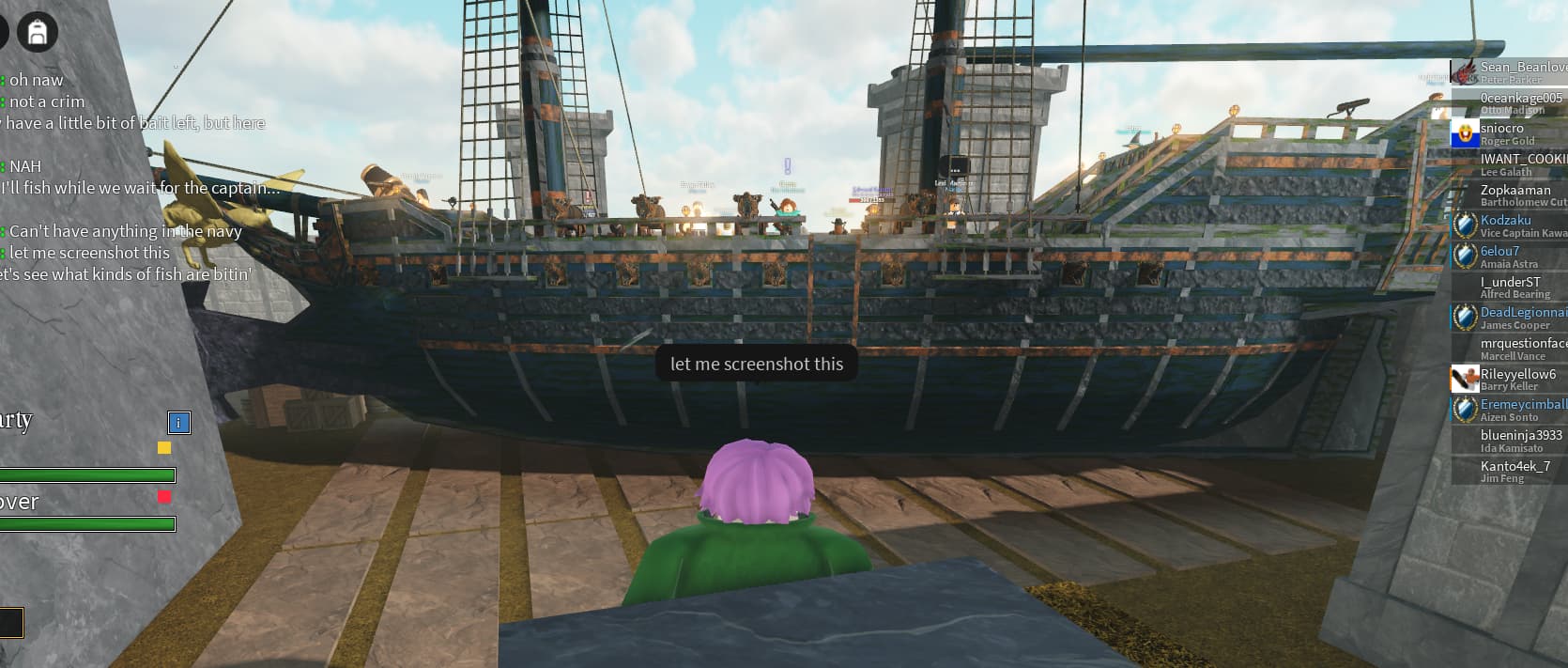1568x668 pixels.
Task: Click the blue info button
Action: [x=178, y=422]
